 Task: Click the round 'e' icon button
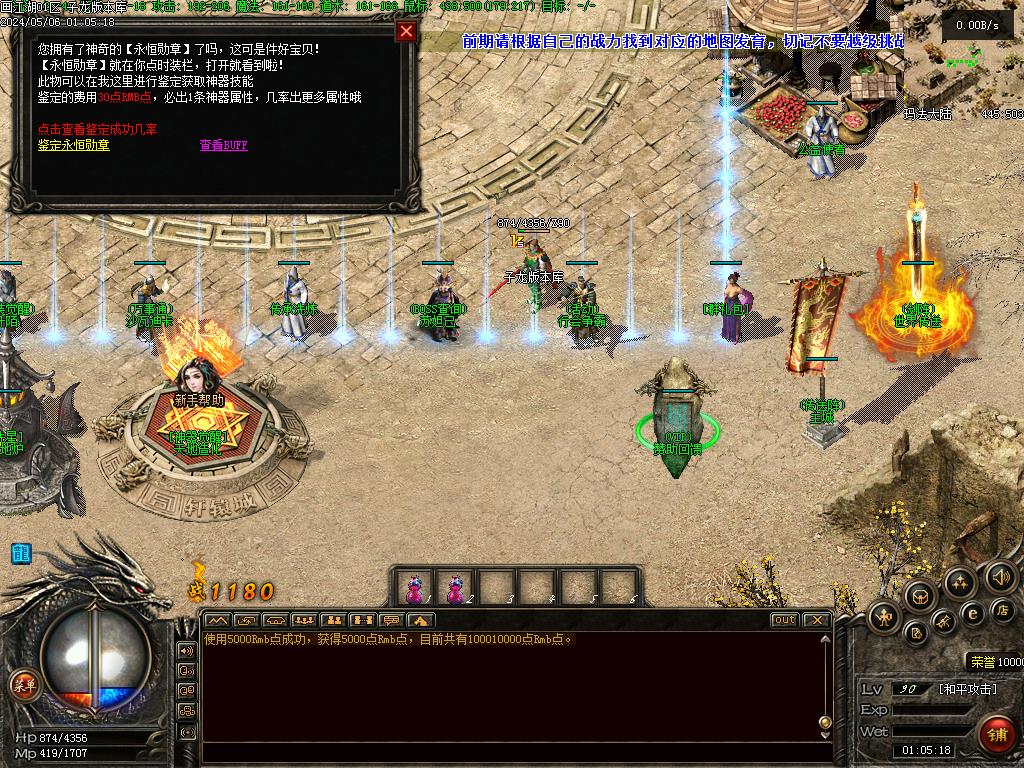(971, 613)
